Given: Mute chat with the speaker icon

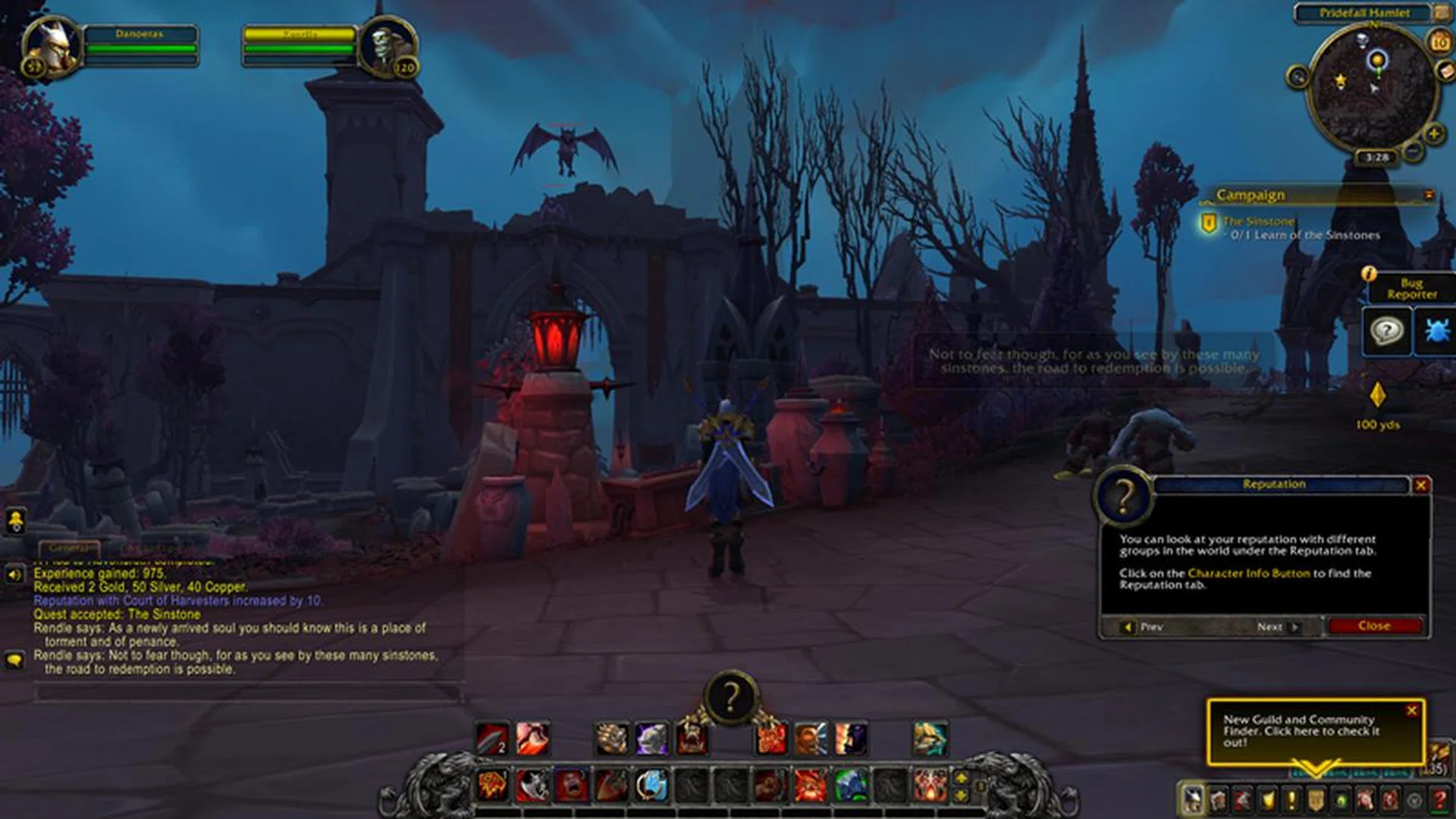Looking at the screenshot, I should (x=15, y=574).
